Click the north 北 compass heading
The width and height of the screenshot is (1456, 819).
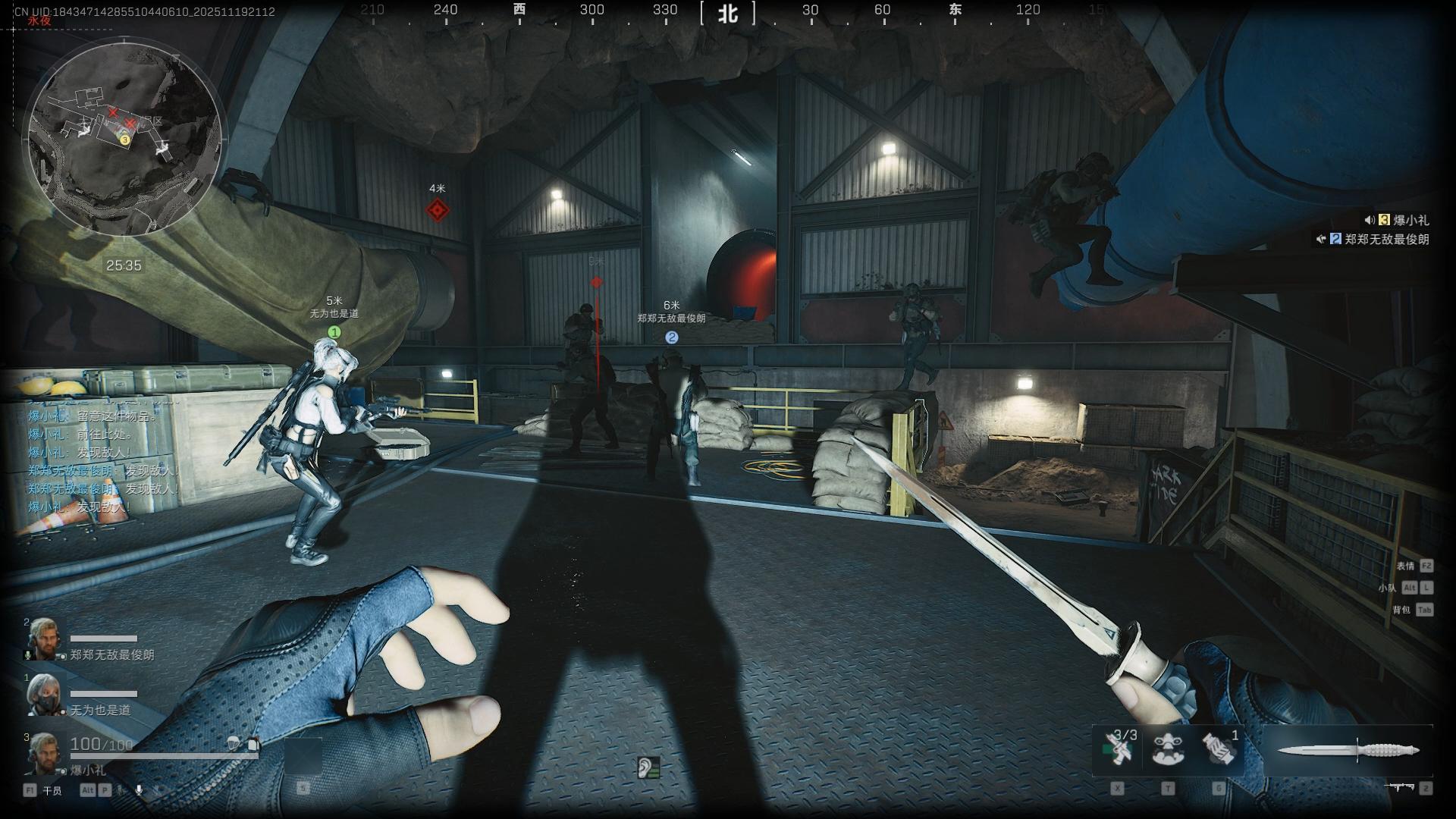click(x=728, y=13)
